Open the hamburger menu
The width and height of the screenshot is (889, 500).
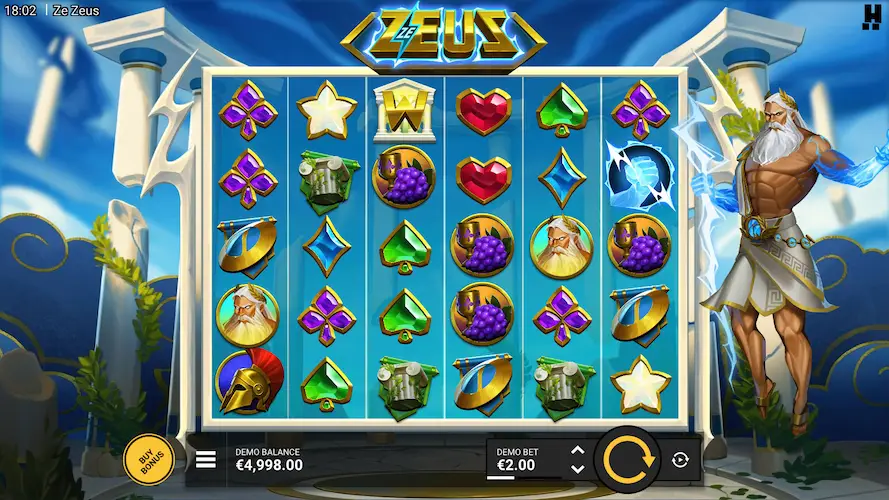tap(206, 460)
